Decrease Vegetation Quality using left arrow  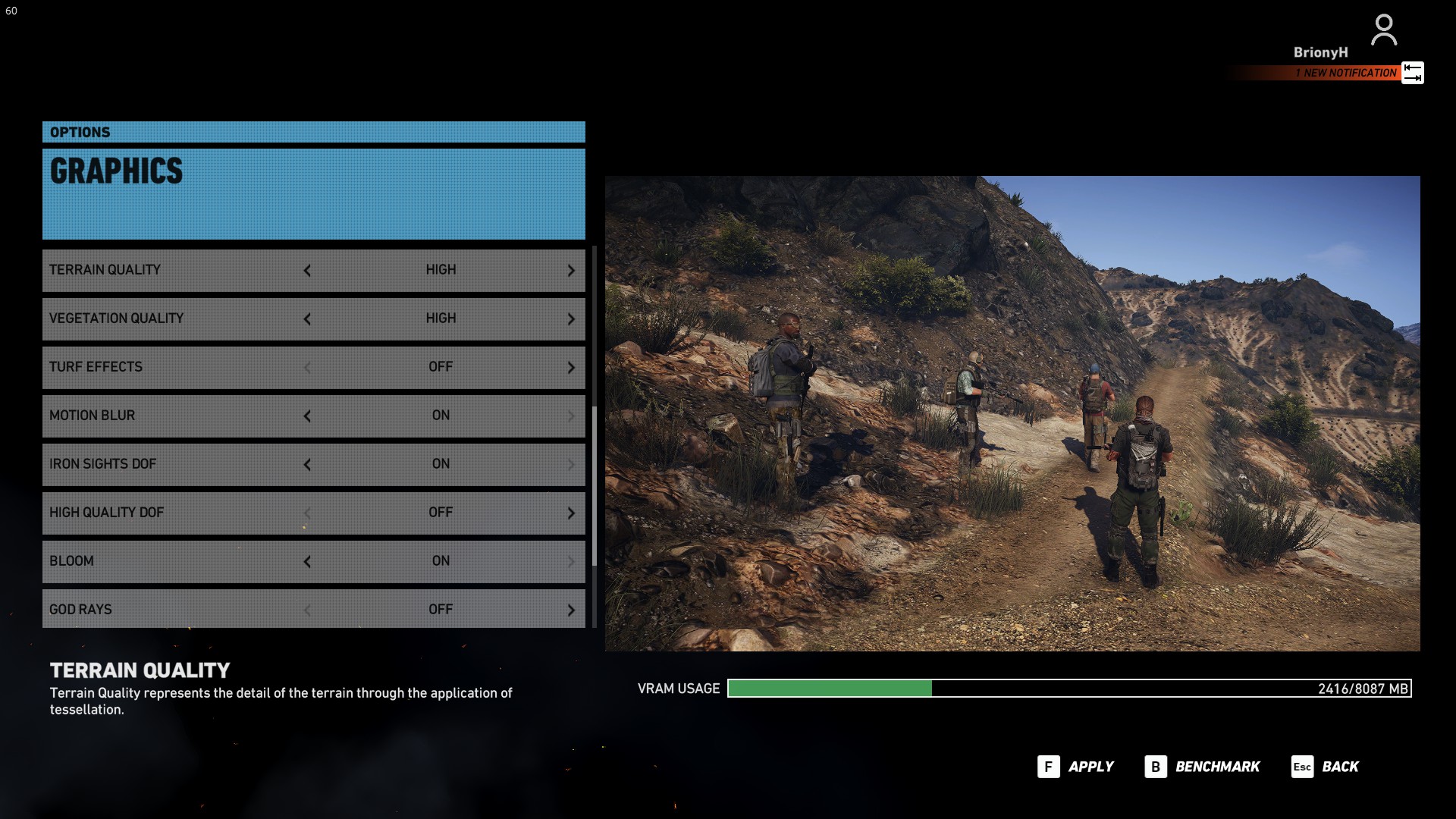click(307, 319)
